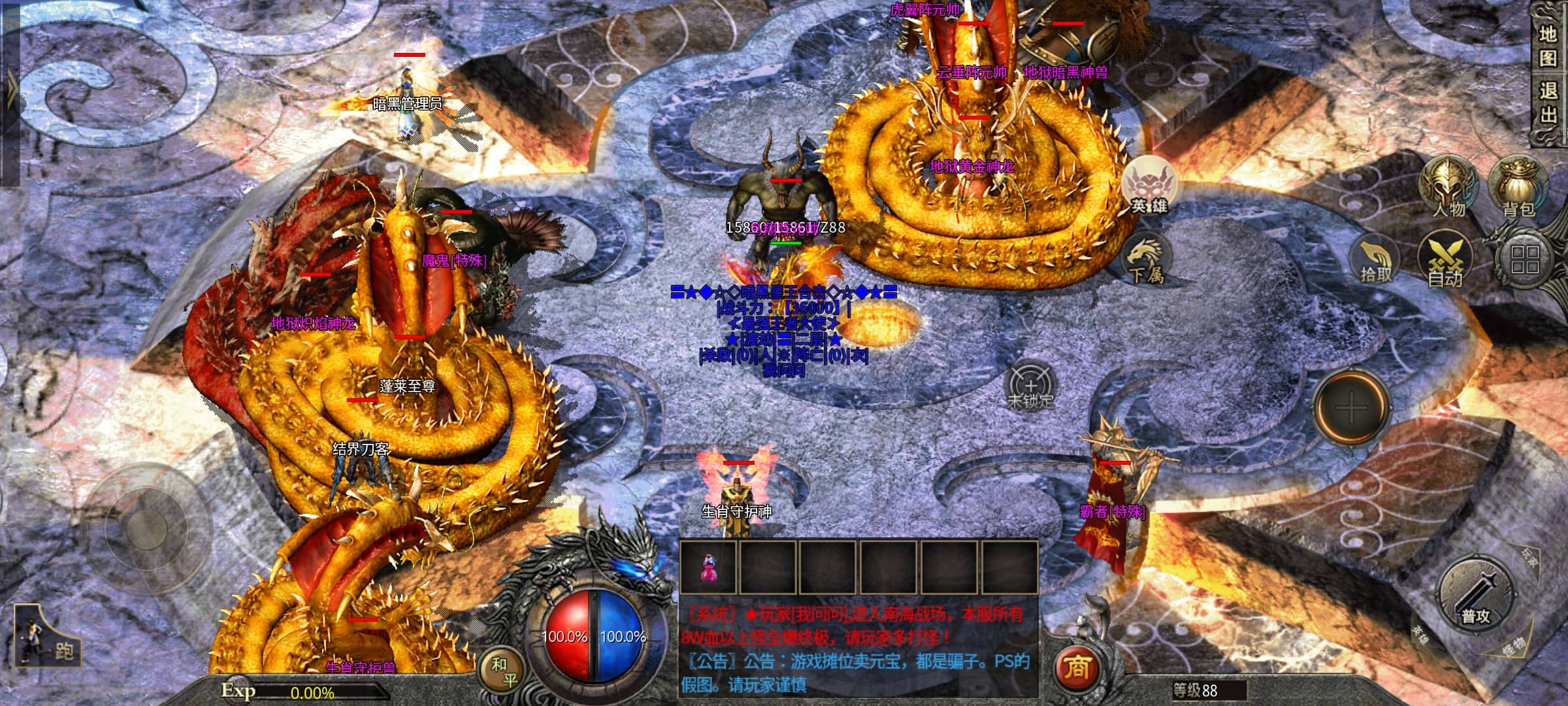Use the pink potion in the hotbar
Screen dimensions: 1568x706
[x=708, y=567]
